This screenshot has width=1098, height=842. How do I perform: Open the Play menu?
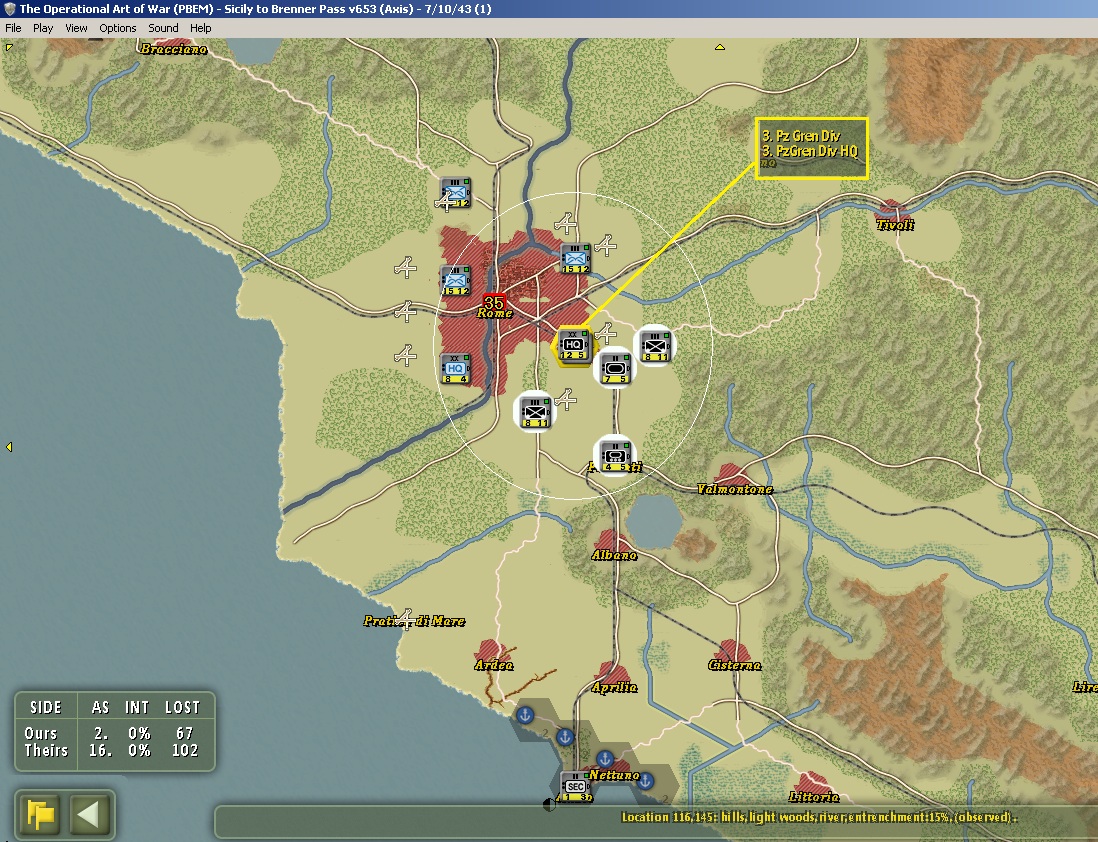click(x=43, y=28)
